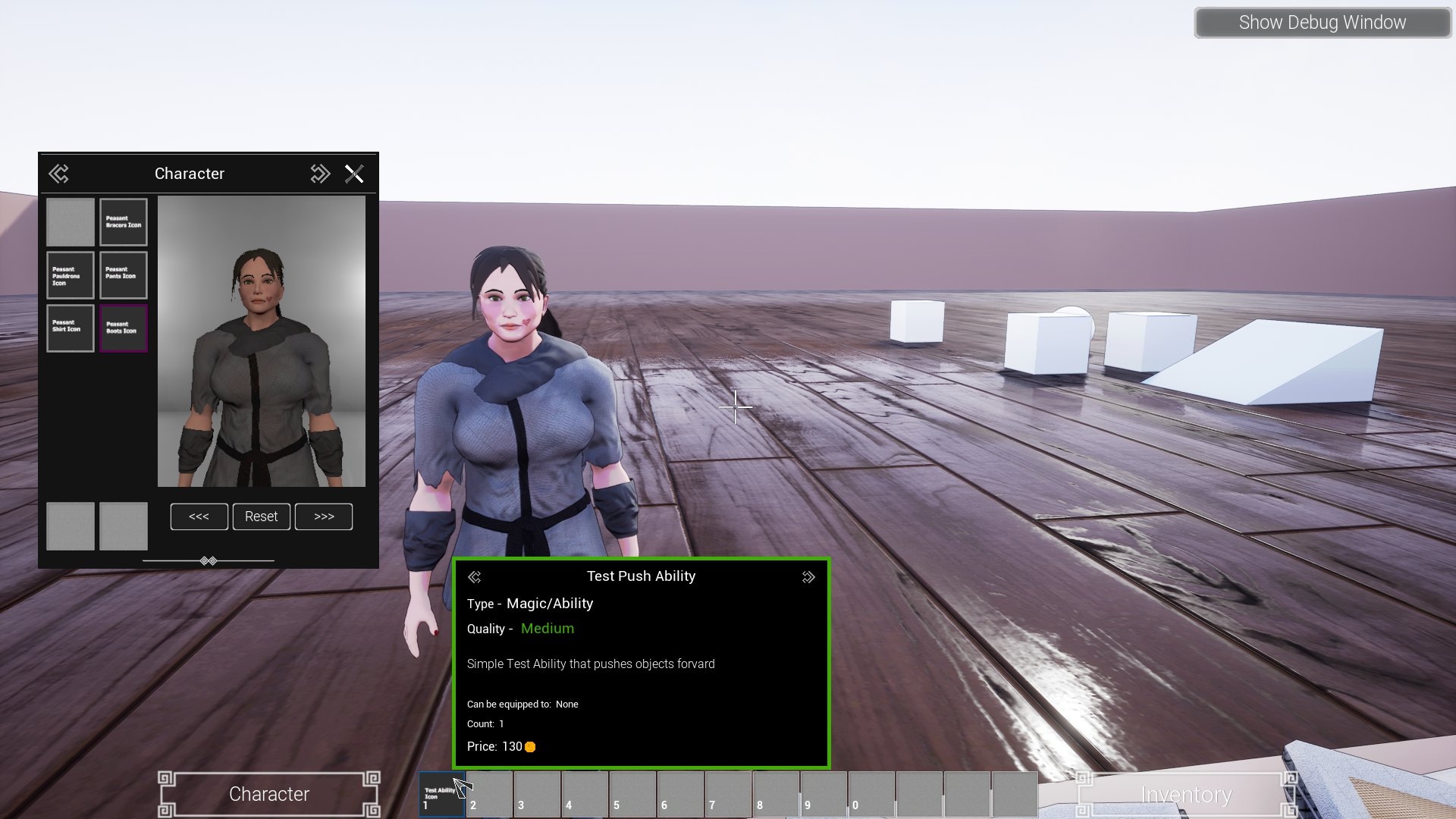Click the chevron icon left of Test Push Ability title
The image size is (1456, 819).
point(475,576)
